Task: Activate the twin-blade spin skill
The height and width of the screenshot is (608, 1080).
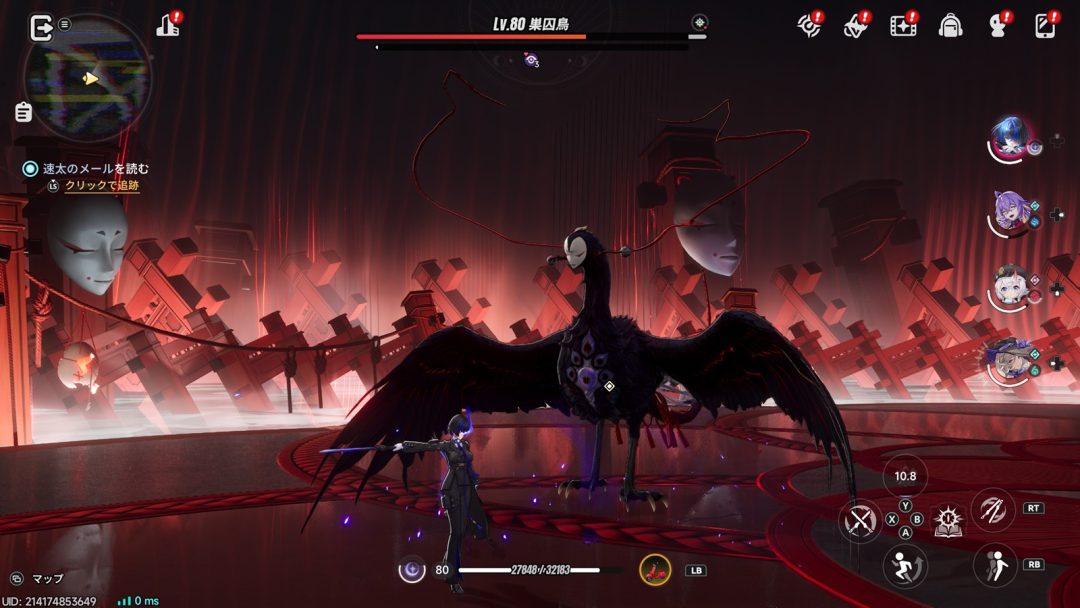Action: tap(993, 509)
